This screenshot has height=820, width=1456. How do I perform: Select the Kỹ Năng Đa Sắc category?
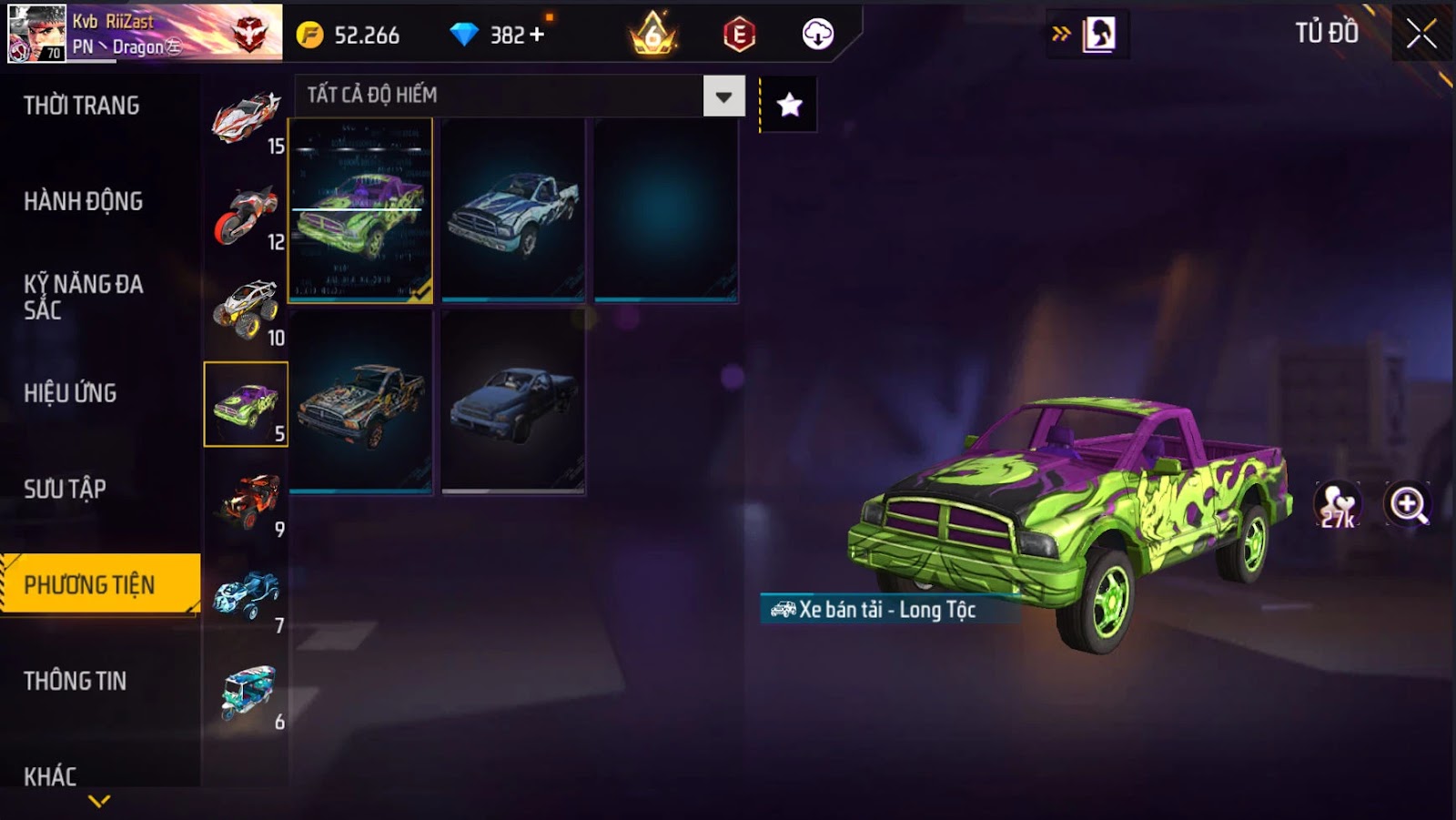pos(84,297)
